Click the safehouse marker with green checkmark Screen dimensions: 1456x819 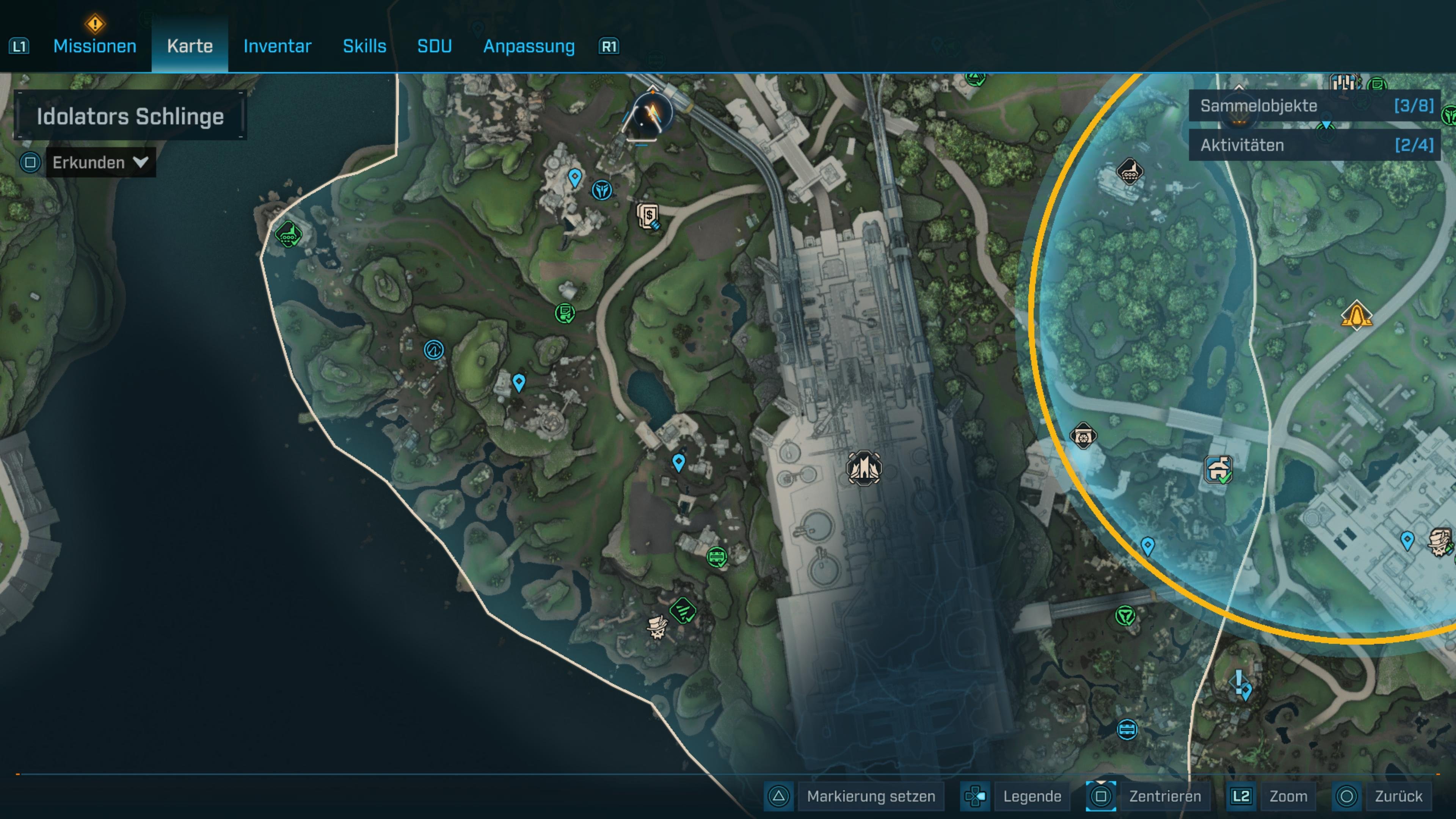click(x=1218, y=470)
